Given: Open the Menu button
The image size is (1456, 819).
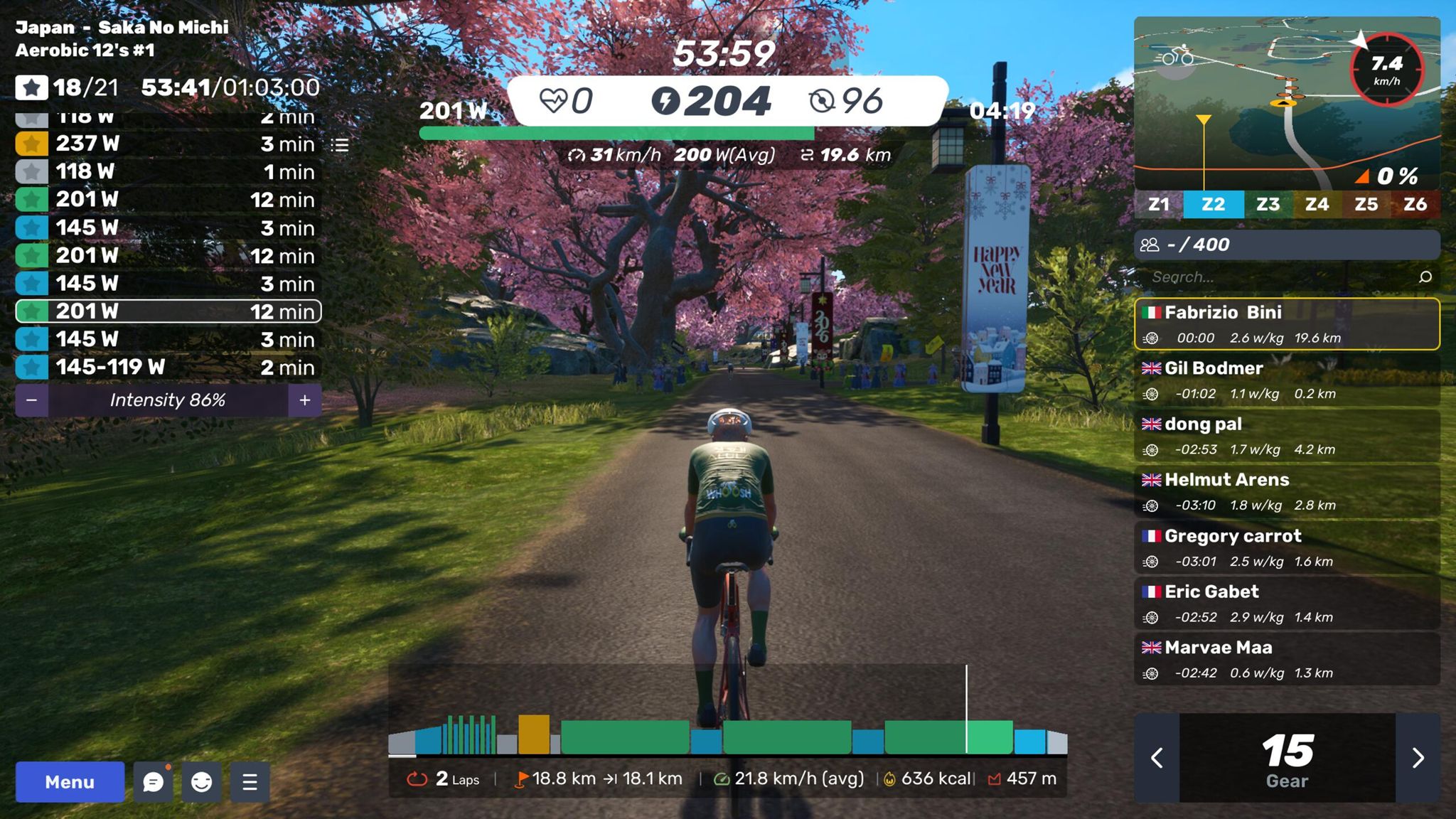Looking at the screenshot, I should (70, 782).
